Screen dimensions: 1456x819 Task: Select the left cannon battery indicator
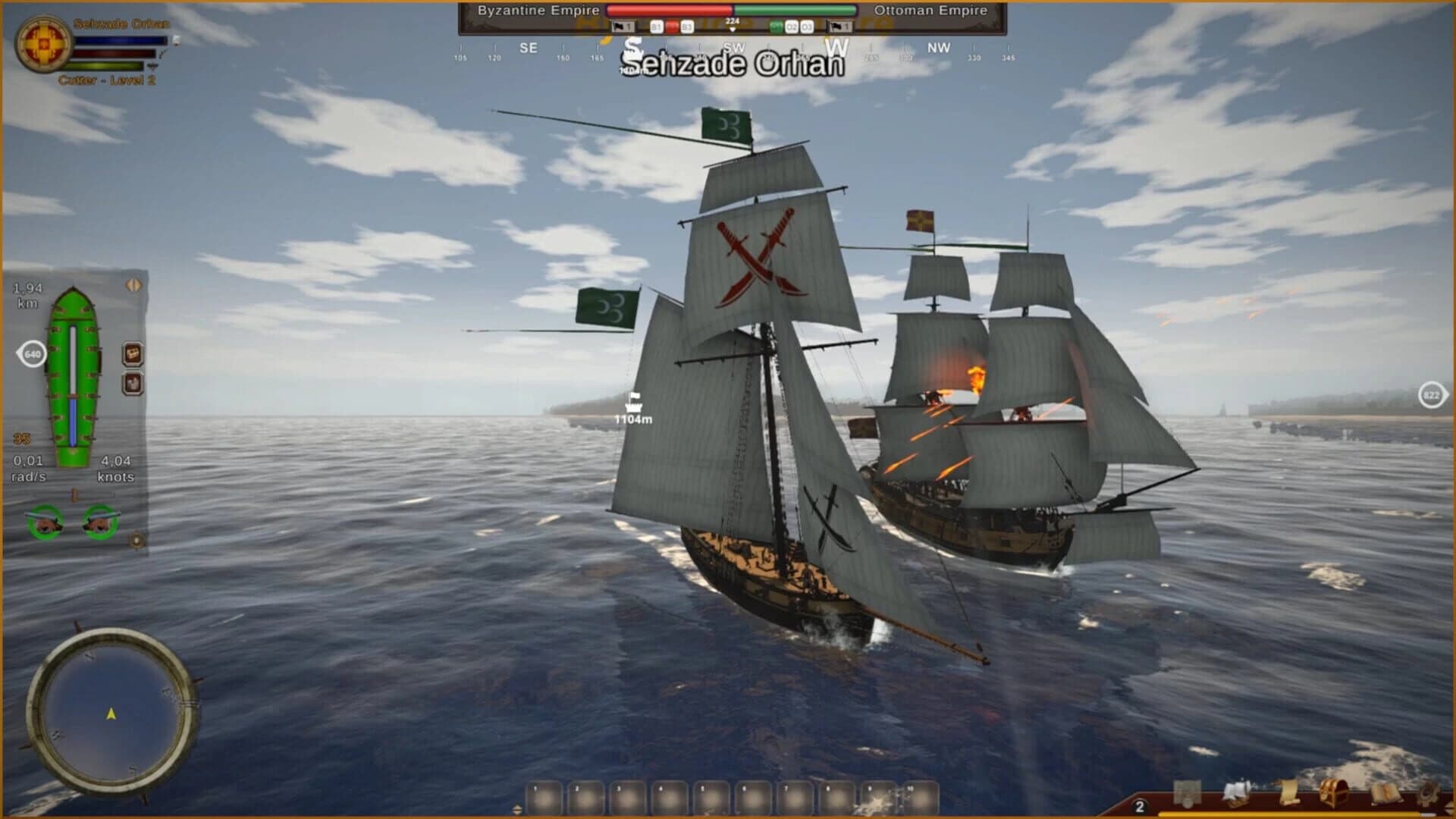click(x=43, y=521)
